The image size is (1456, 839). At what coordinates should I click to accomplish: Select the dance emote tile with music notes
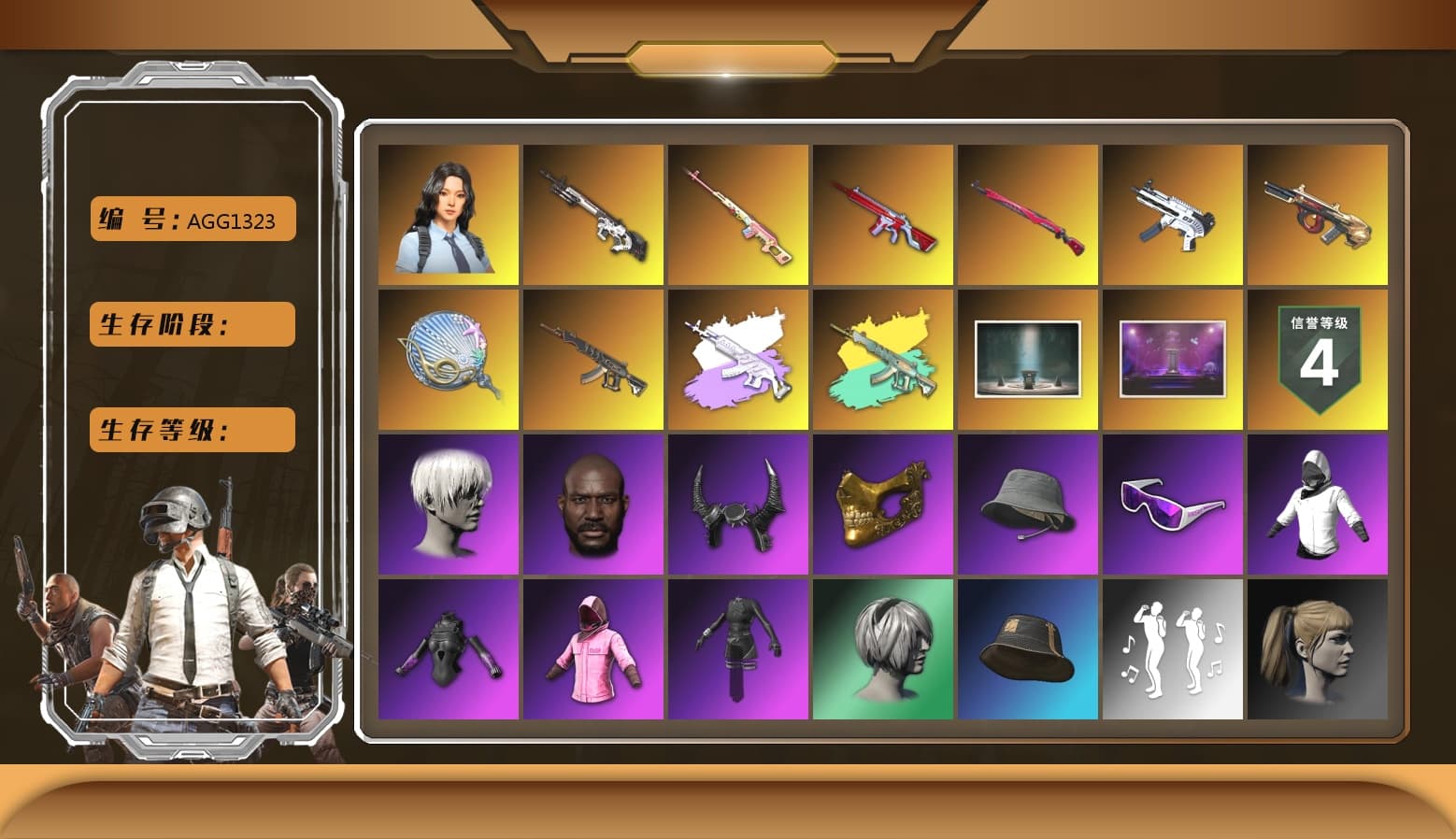pos(1173,649)
